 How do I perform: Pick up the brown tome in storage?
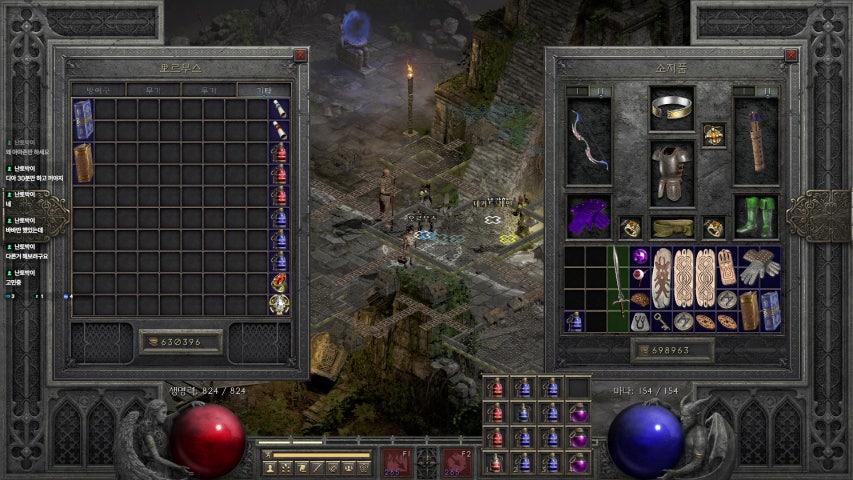pos(83,163)
